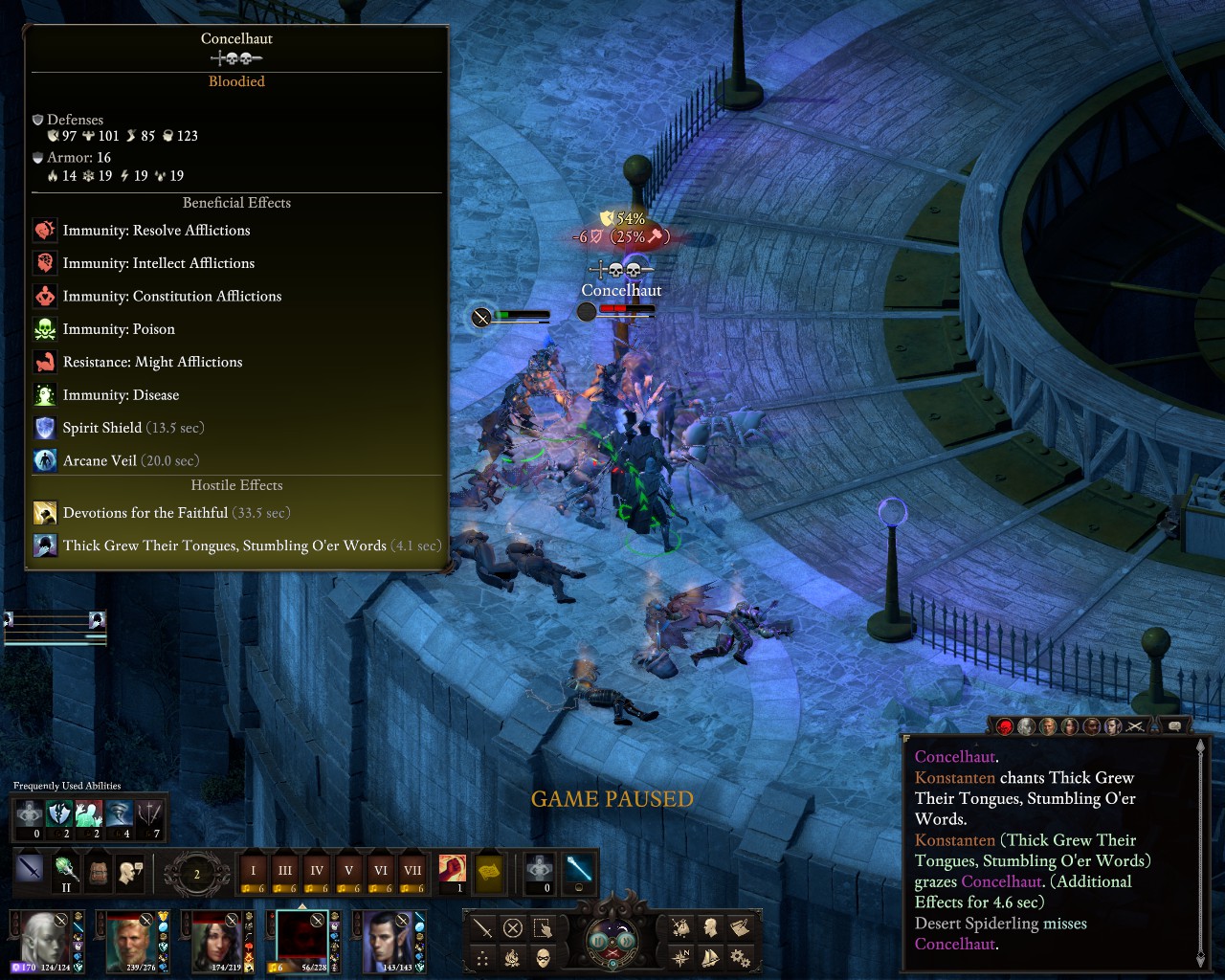Select the attack sword command

[483, 927]
